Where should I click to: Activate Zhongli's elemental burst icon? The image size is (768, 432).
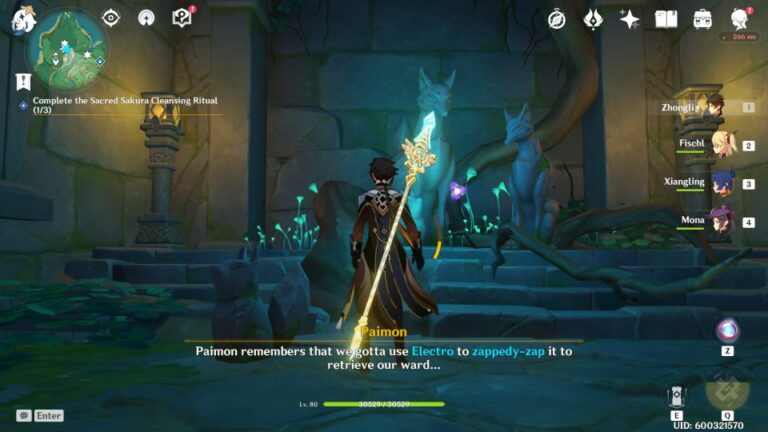pos(726,391)
